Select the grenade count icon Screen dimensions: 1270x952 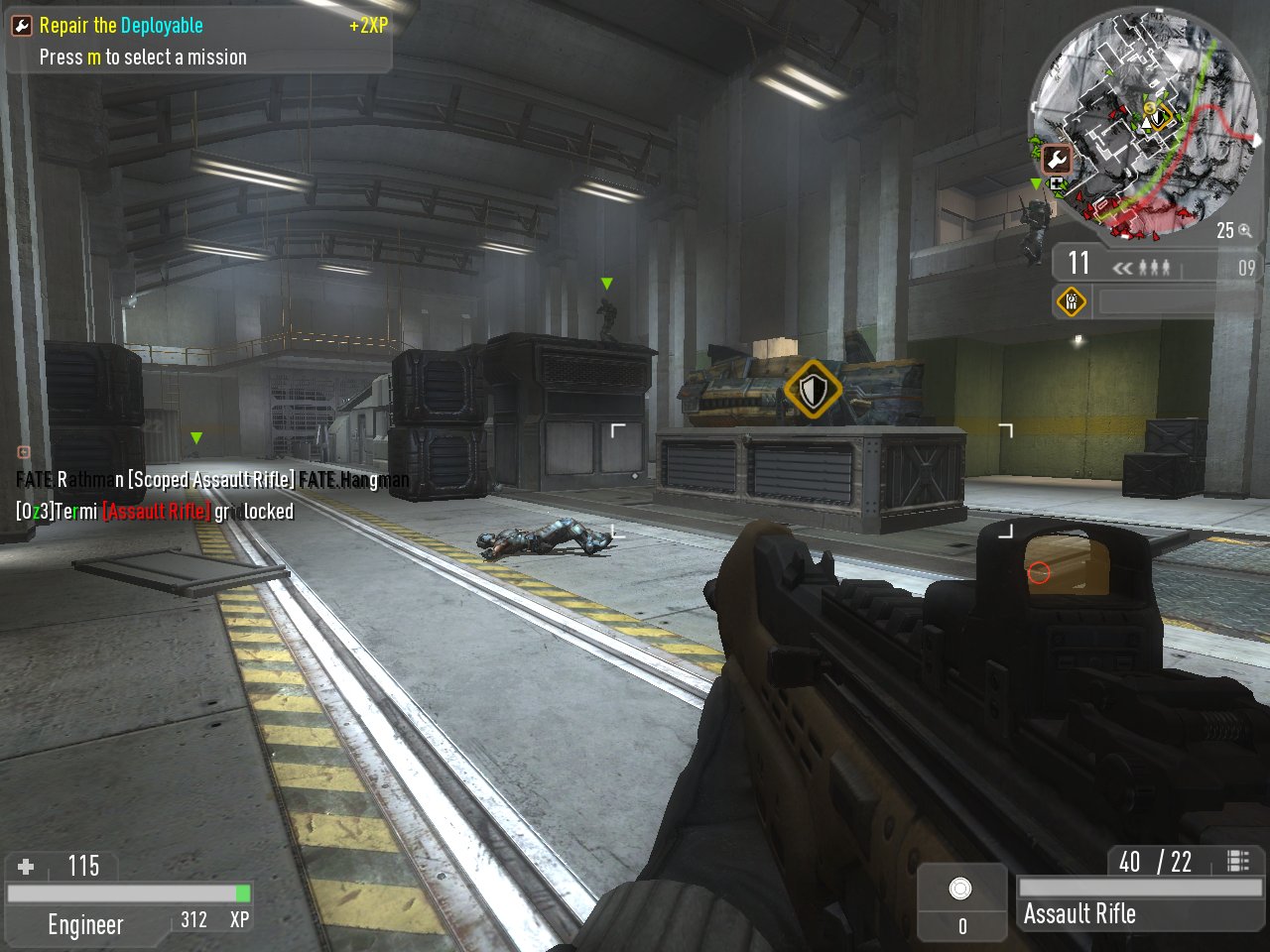point(960,889)
